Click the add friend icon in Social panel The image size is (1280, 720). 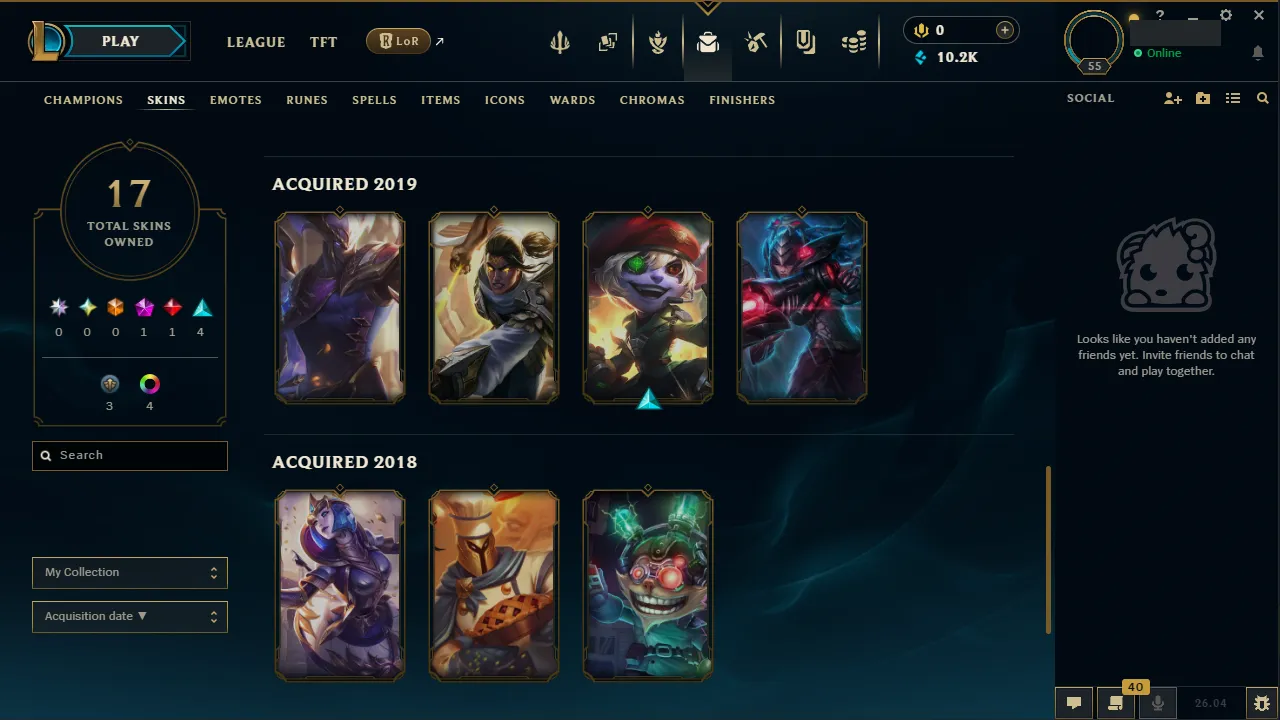[x=1172, y=98]
